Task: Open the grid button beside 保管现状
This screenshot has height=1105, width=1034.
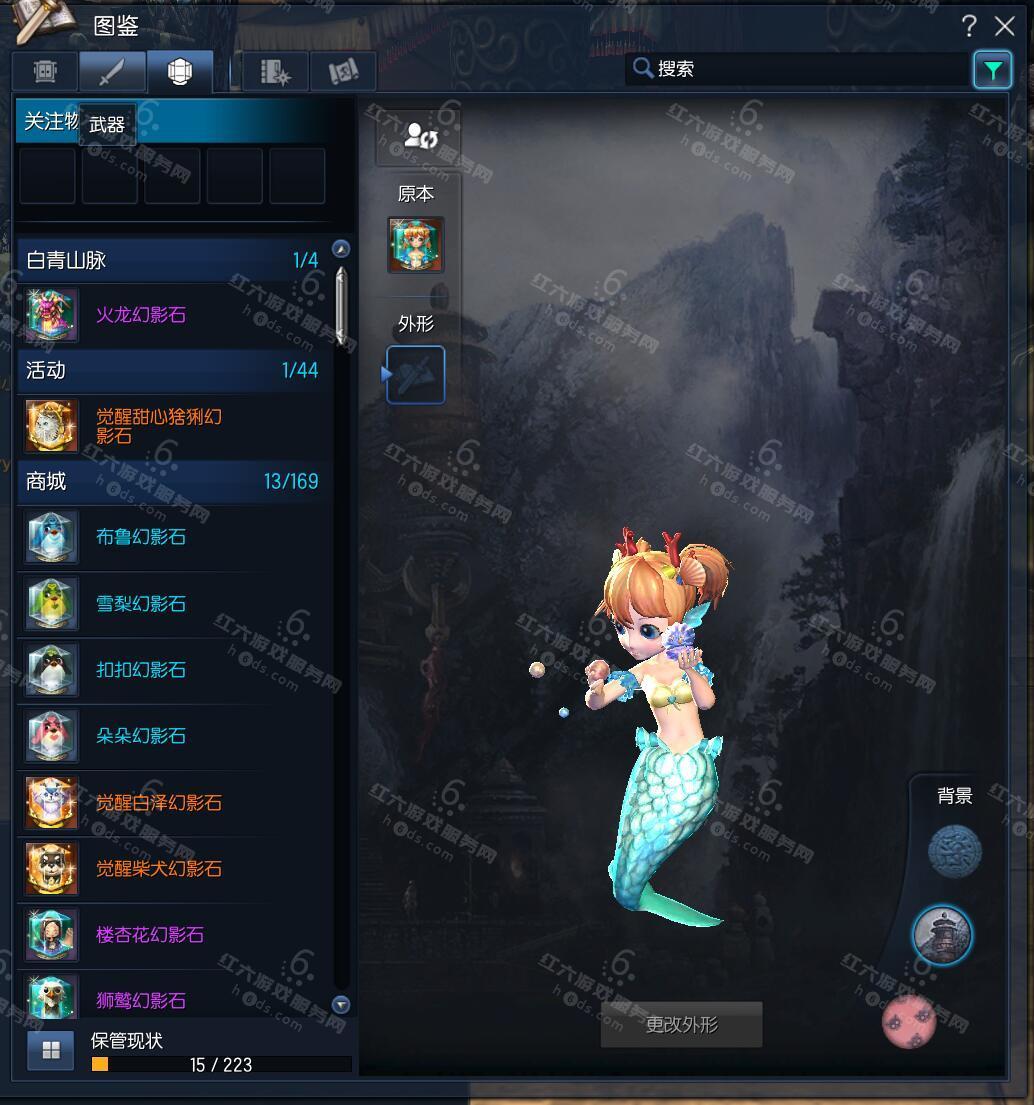Action: coord(51,1050)
